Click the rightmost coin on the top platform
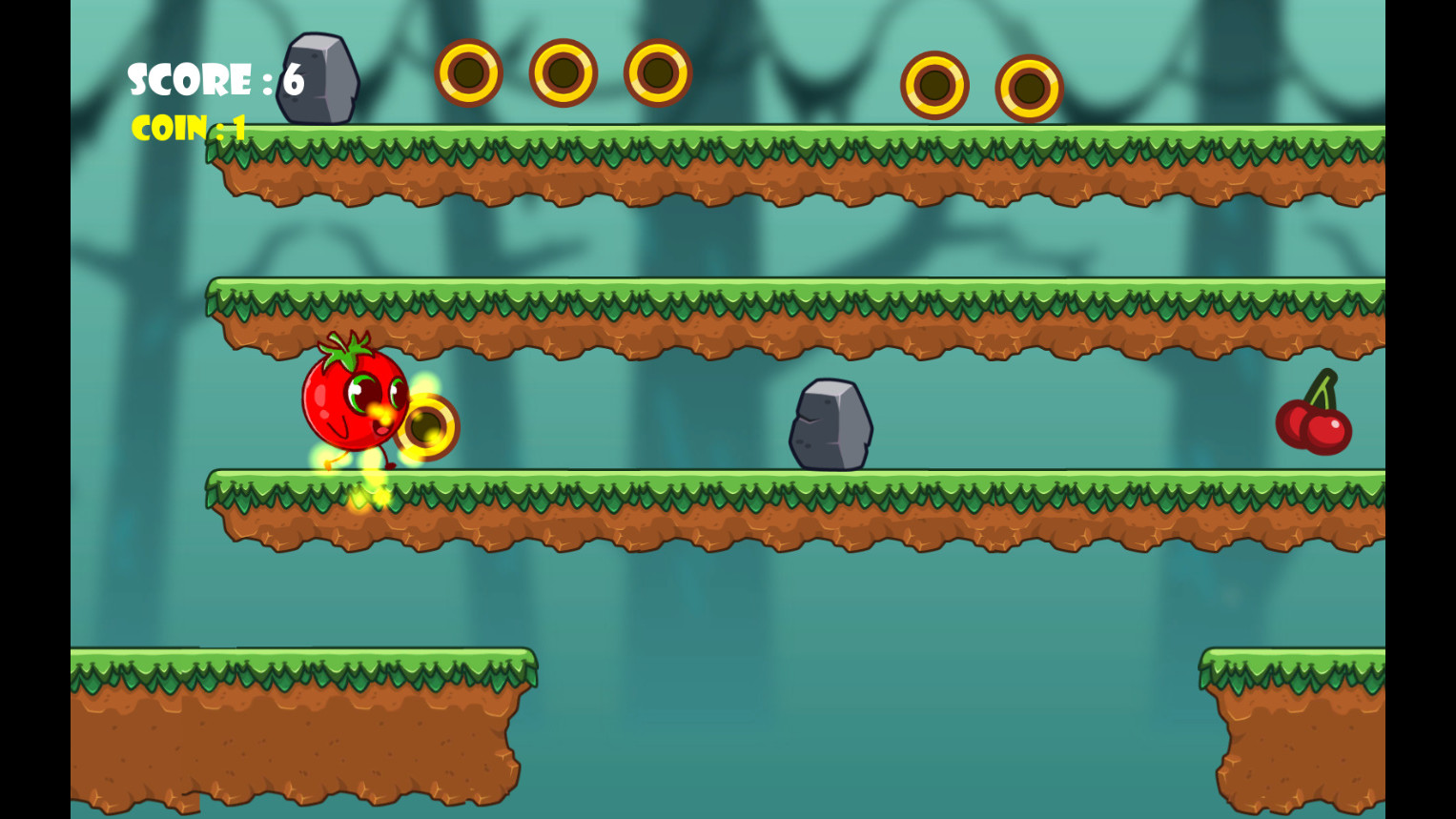 (1031, 87)
